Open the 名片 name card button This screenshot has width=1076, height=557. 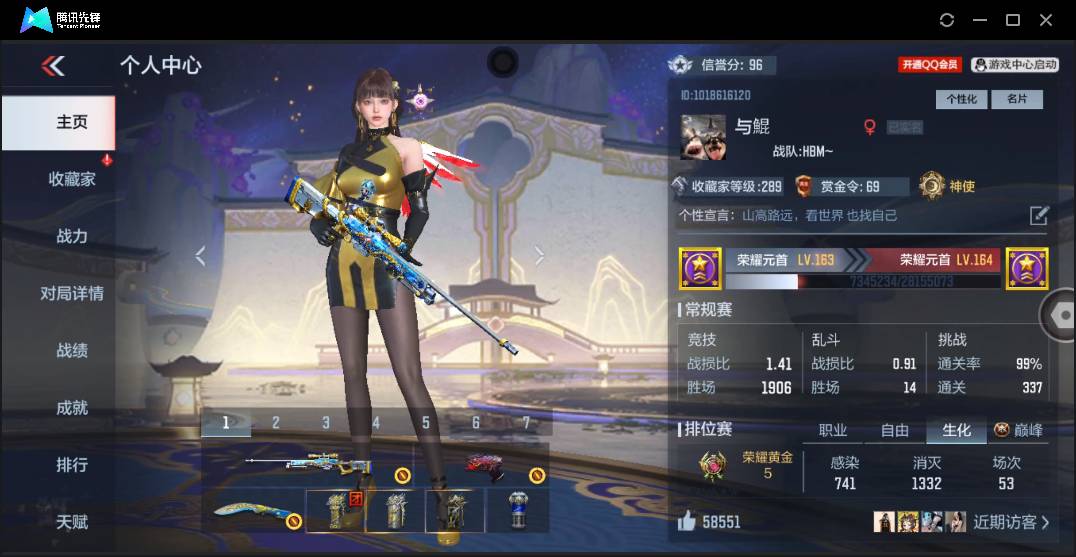(x=1017, y=99)
